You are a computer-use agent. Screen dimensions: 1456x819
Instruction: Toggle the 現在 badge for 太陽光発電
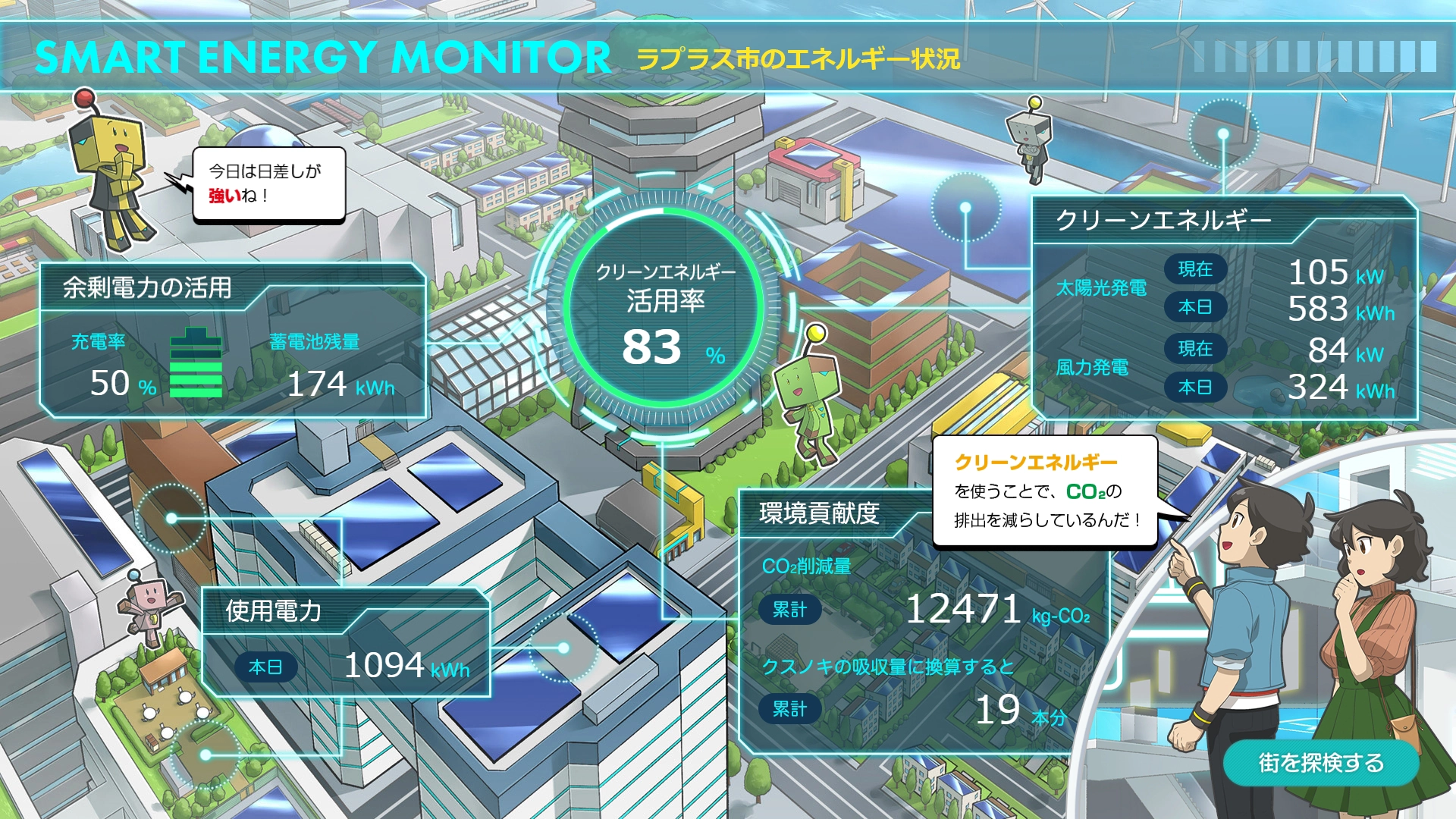1197,269
